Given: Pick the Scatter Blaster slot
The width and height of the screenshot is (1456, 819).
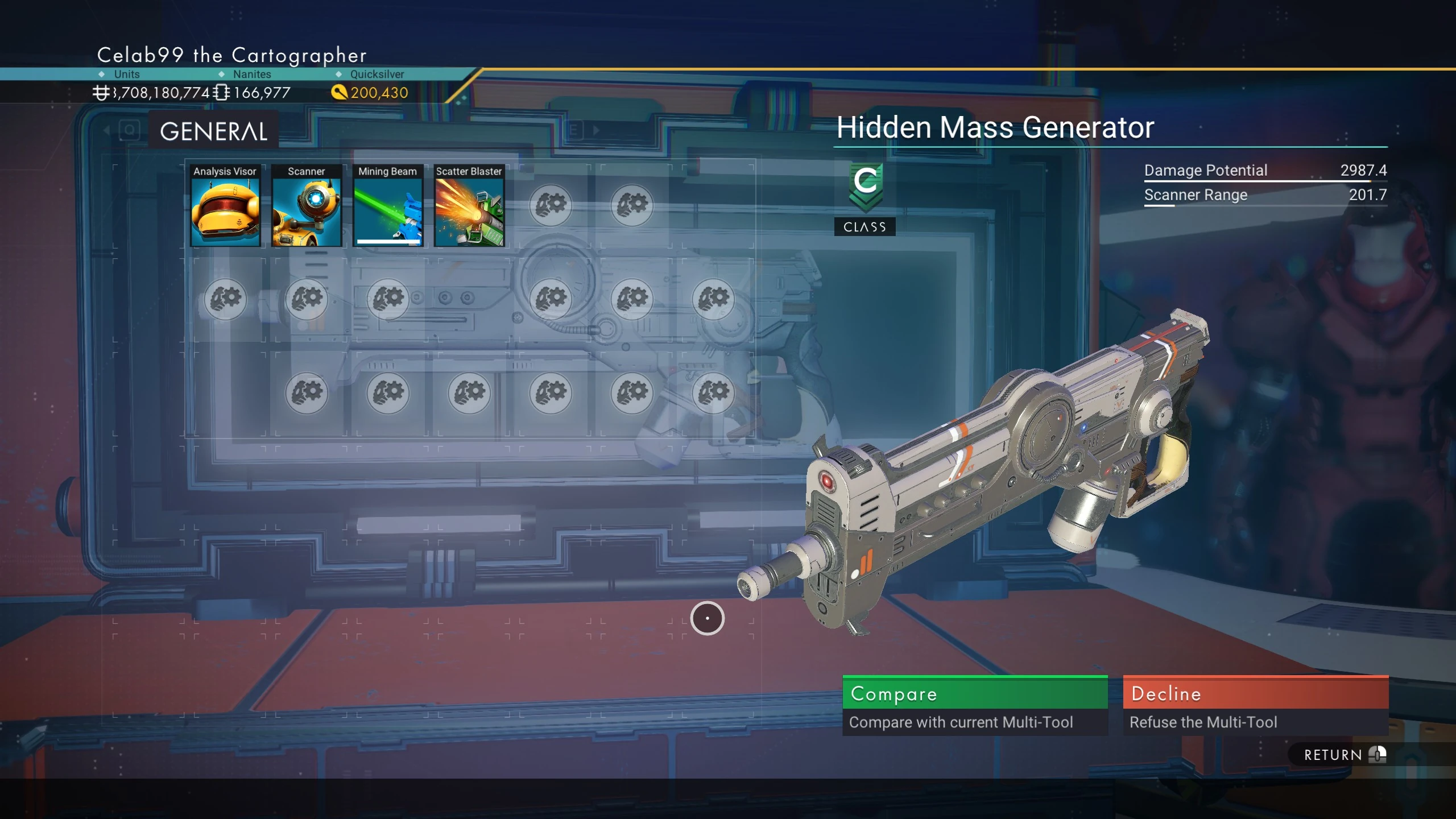Looking at the screenshot, I should click(x=469, y=206).
